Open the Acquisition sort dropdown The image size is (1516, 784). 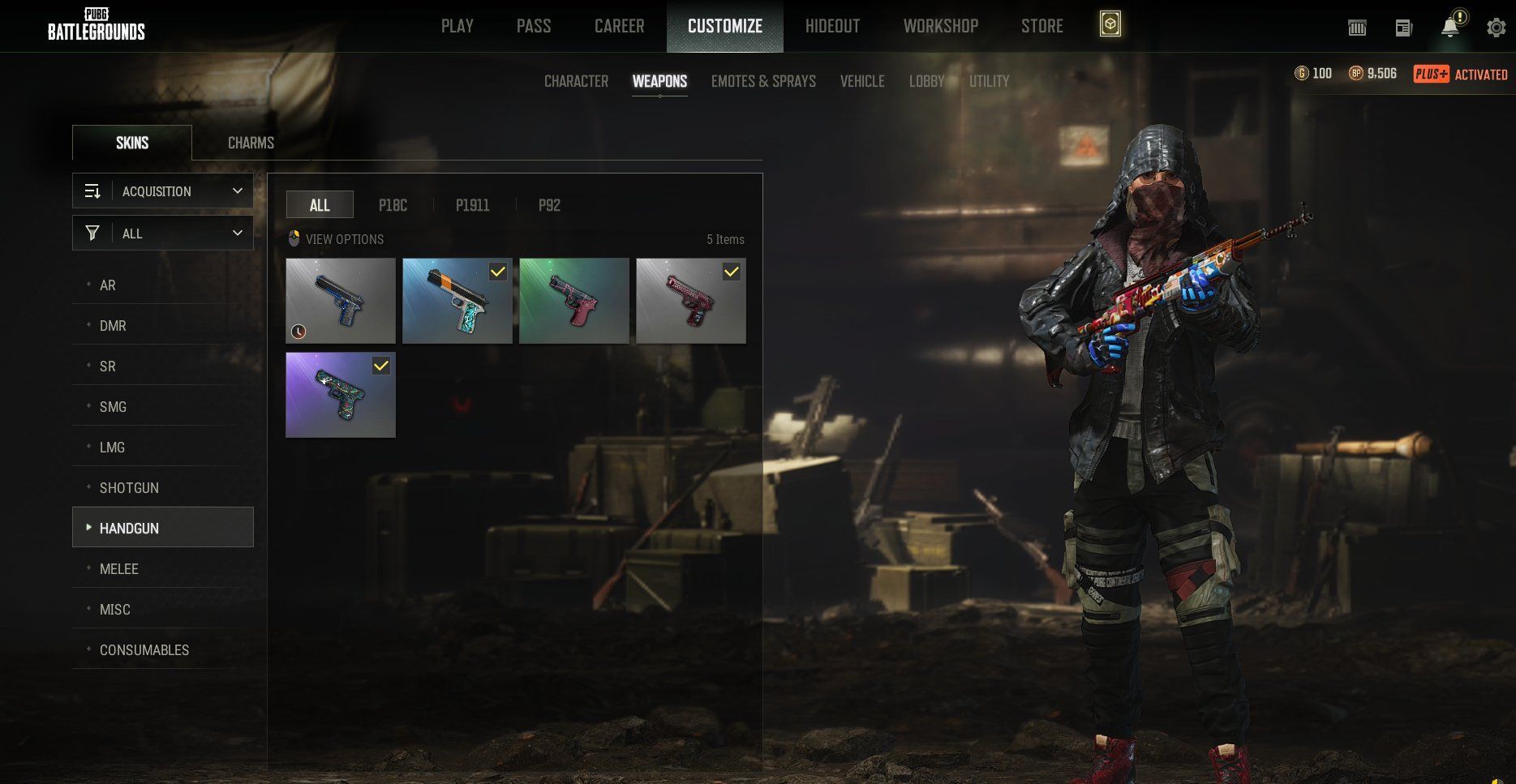coord(163,191)
